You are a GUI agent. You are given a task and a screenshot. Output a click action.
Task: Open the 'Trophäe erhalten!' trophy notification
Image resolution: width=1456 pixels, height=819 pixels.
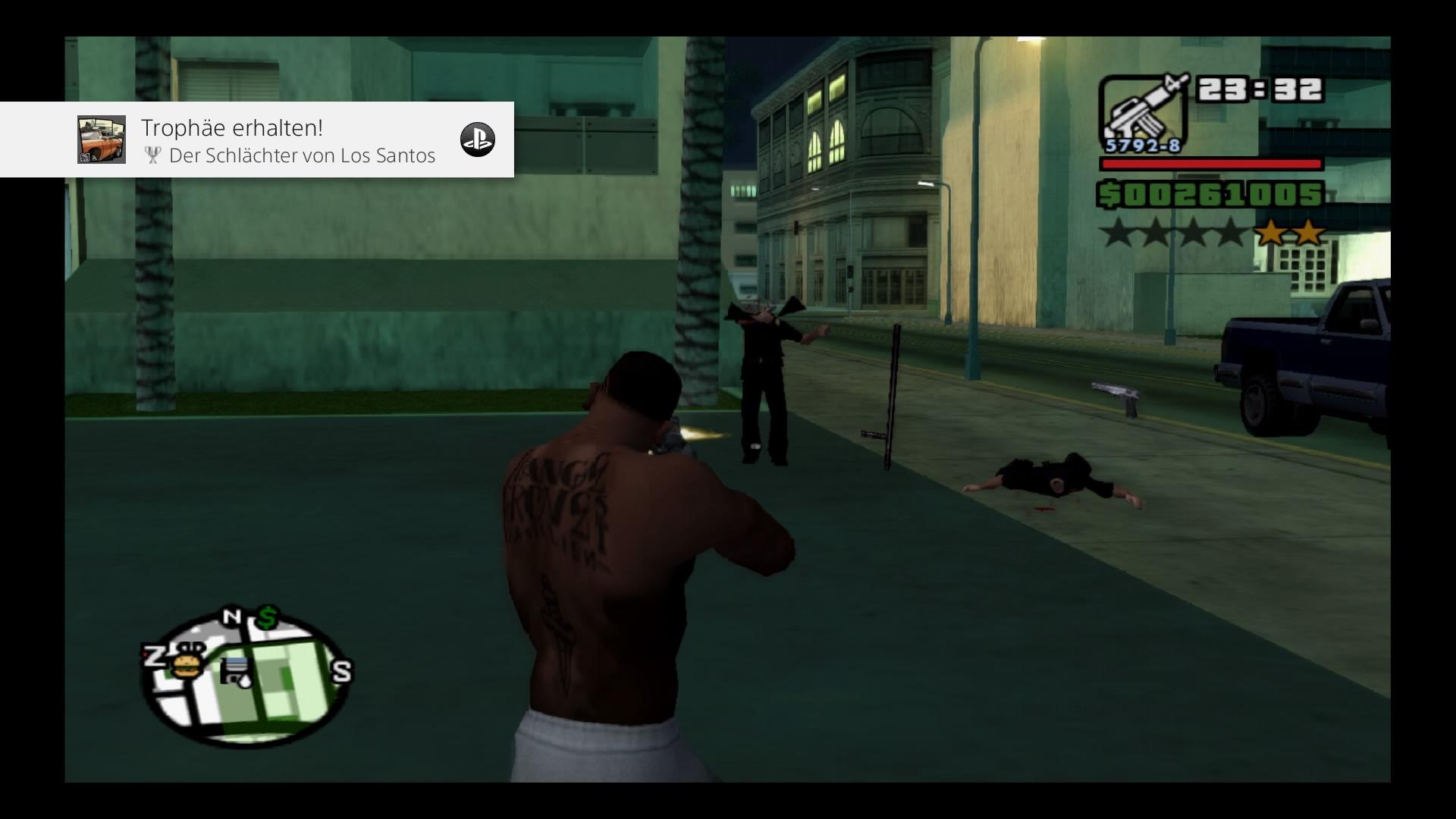[288, 140]
